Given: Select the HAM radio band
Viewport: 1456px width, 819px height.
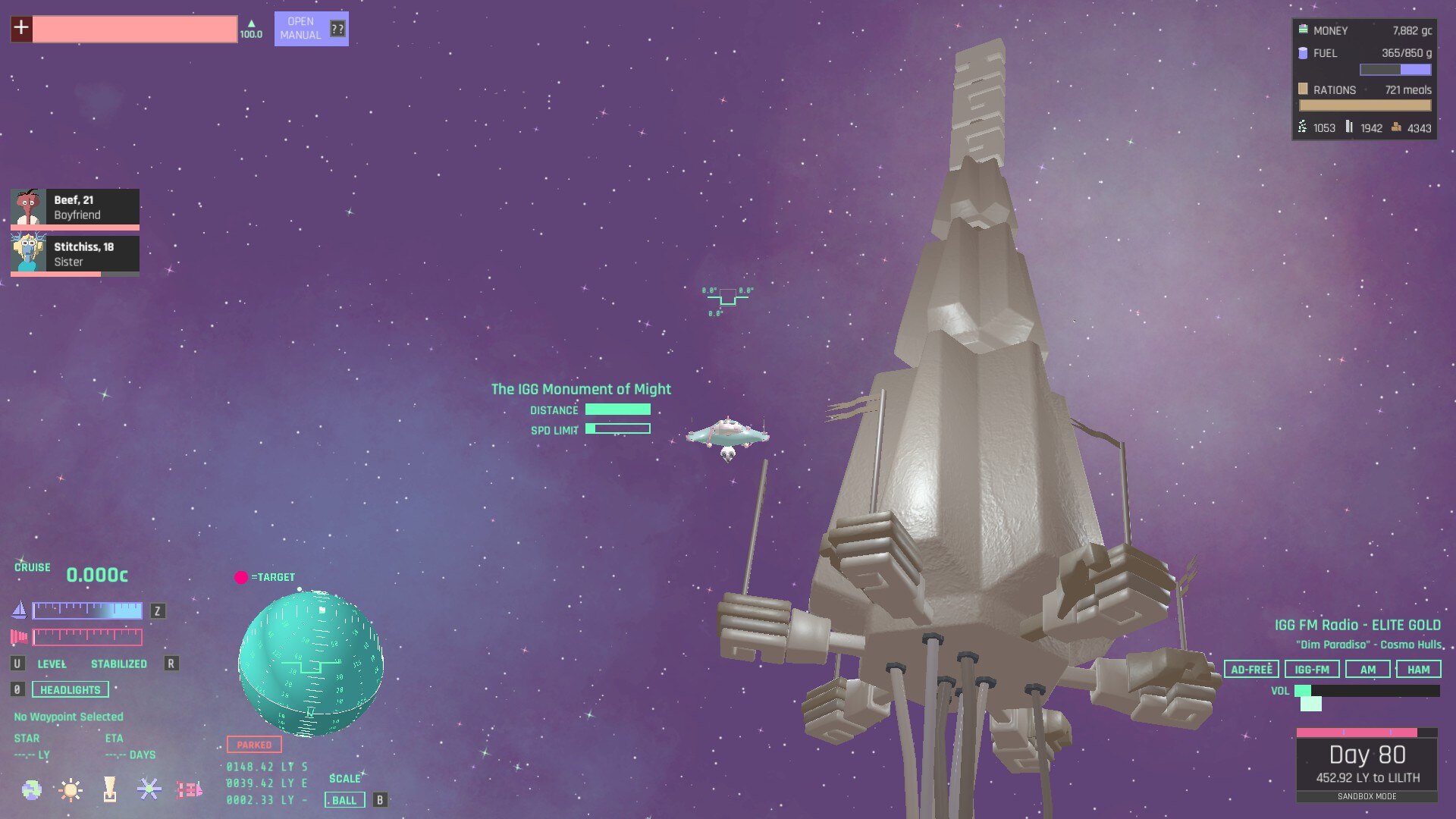Looking at the screenshot, I should coord(1418,670).
